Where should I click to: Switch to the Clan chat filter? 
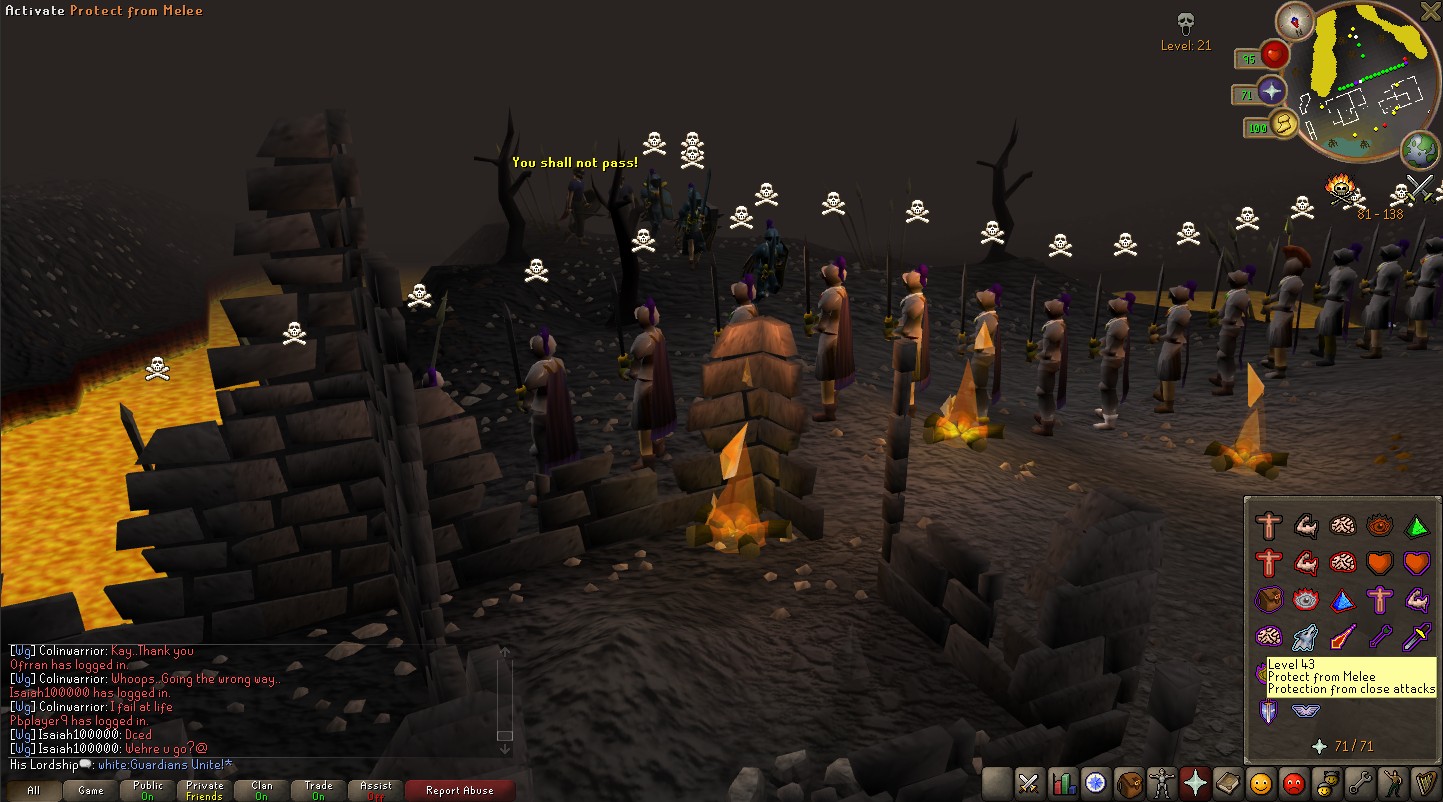coord(262,790)
